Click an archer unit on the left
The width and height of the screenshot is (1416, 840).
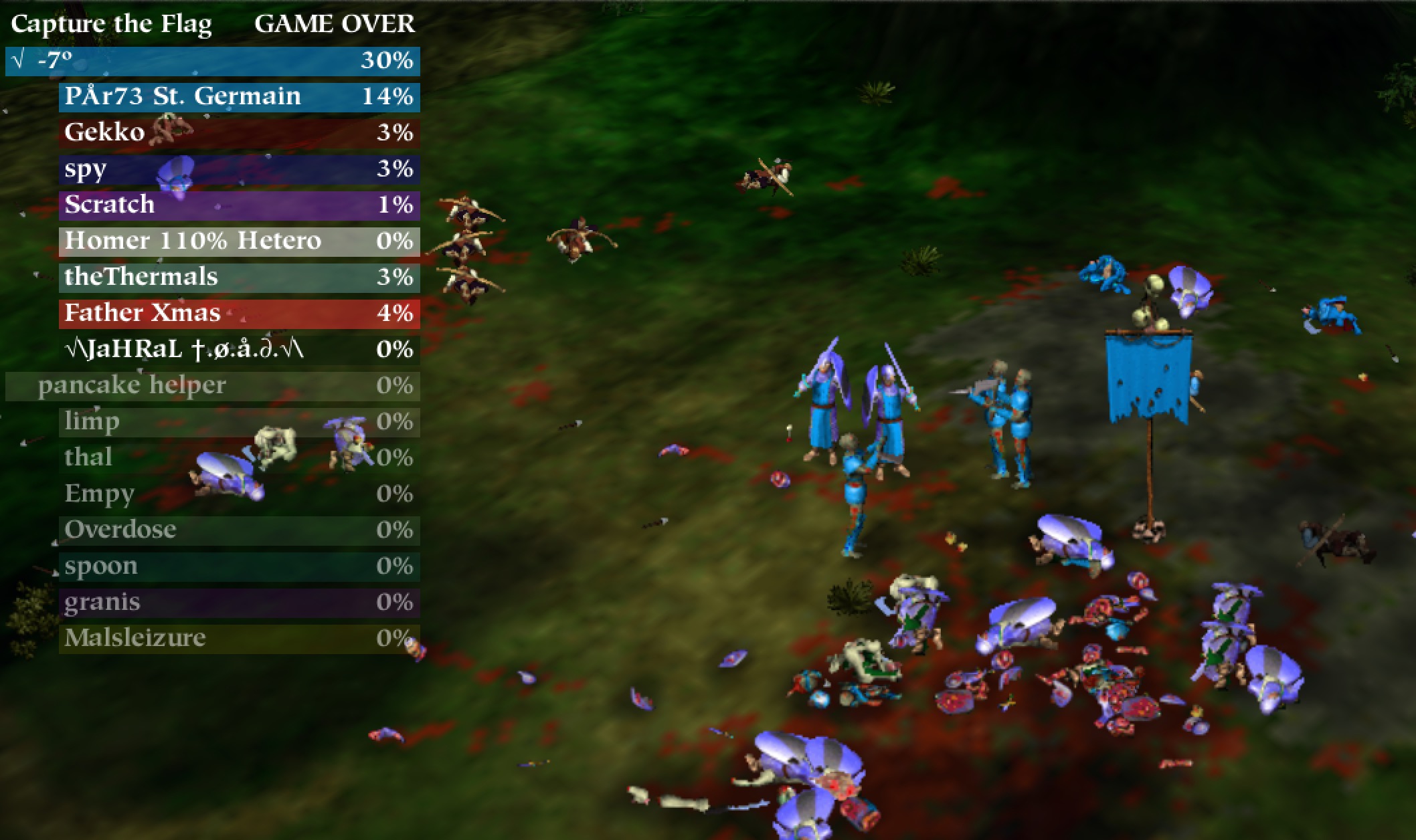click(468, 214)
